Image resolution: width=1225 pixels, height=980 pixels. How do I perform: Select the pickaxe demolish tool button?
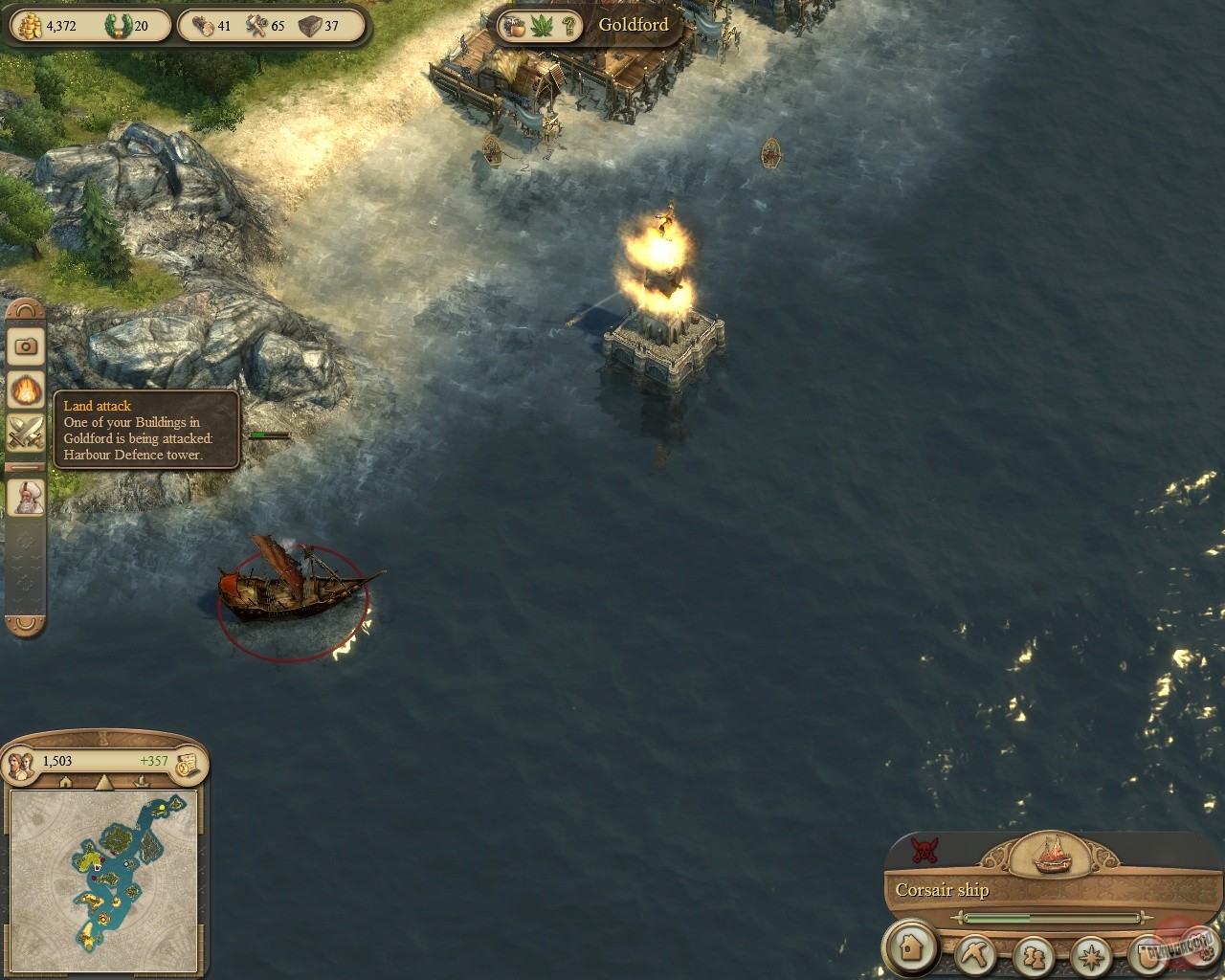(975, 954)
